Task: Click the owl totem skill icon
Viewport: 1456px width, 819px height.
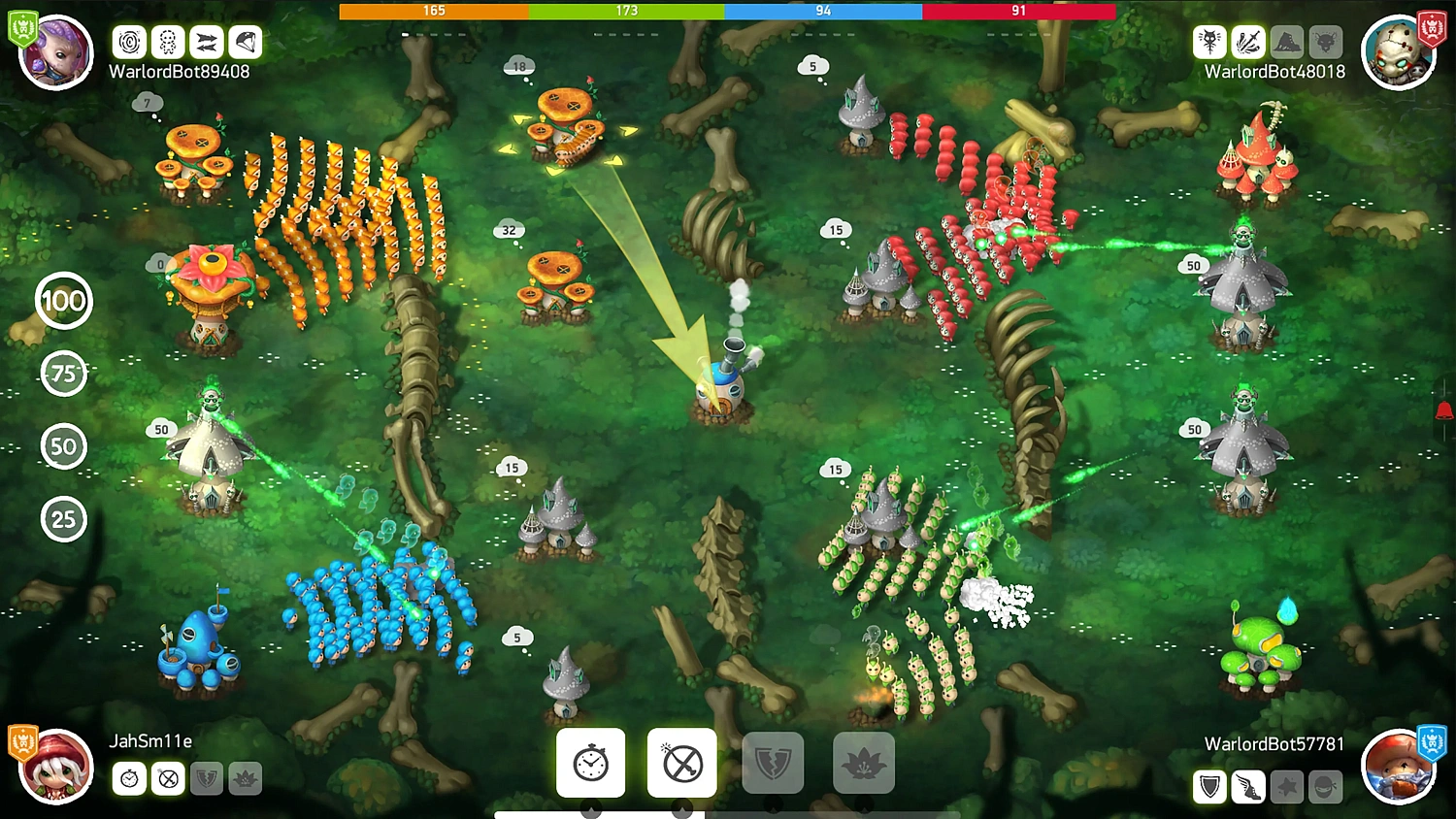Action: [x=1208, y=42]
